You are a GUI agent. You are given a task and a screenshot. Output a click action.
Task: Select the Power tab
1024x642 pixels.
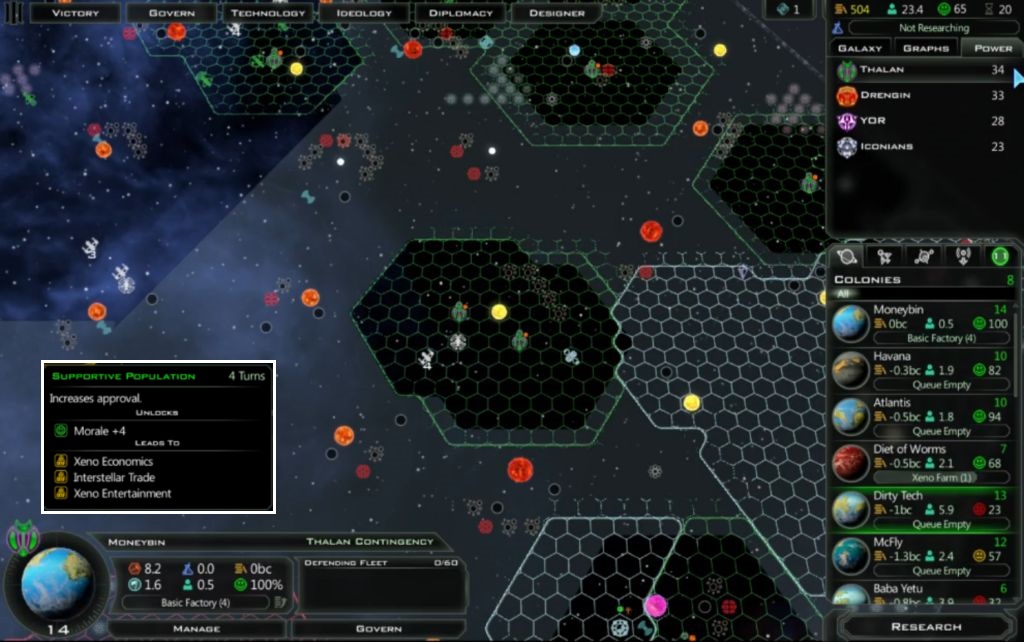pos(992,48)
